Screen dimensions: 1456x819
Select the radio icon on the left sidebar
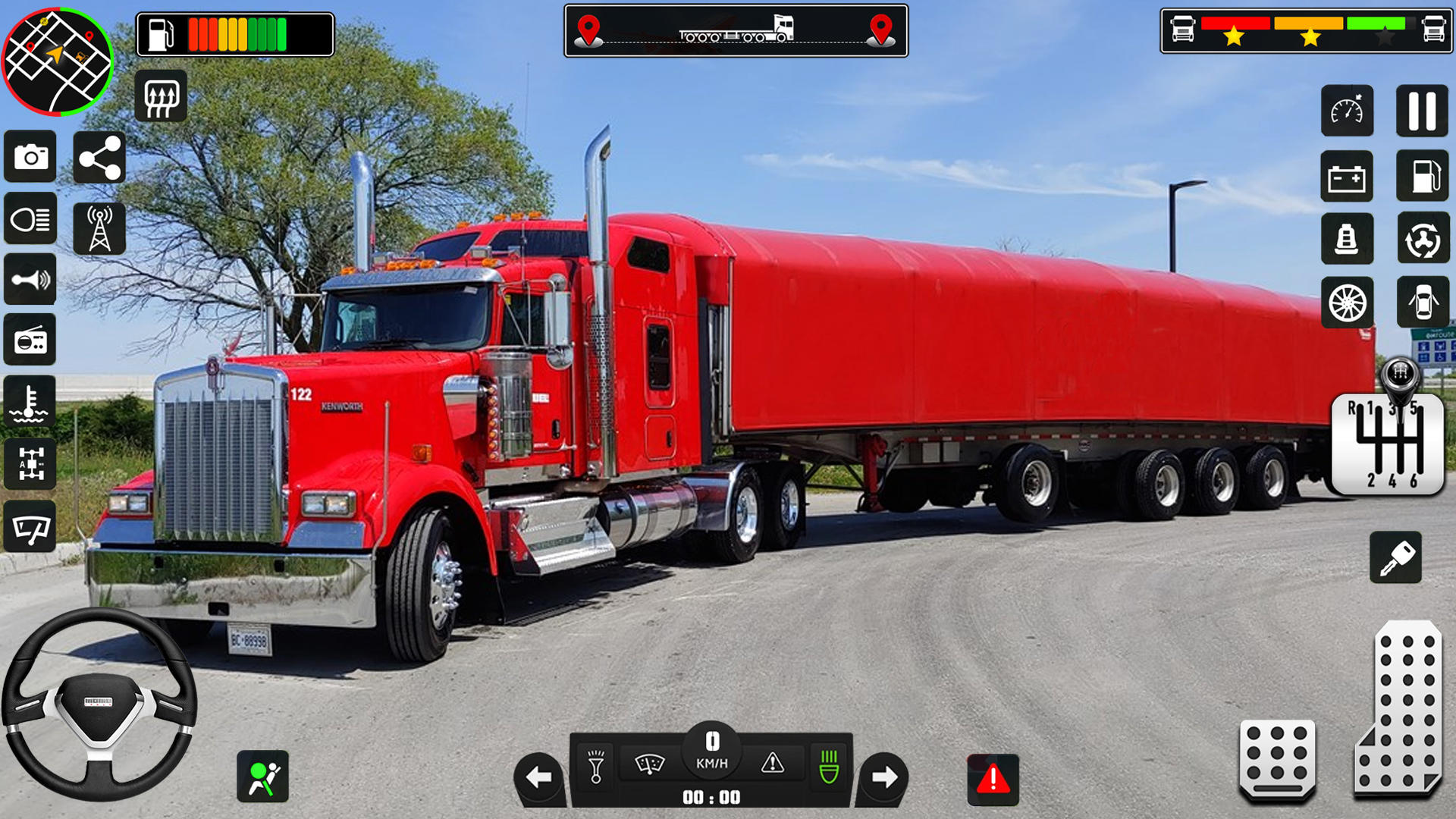point(30,339)
